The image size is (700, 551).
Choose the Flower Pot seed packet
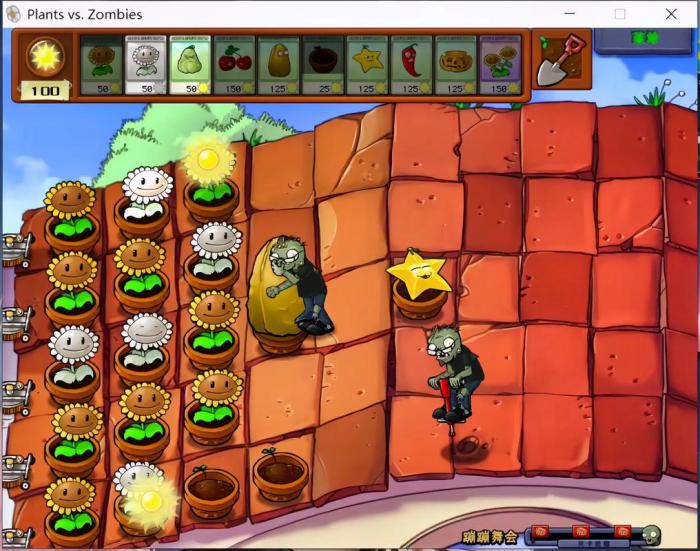point(322,65)
